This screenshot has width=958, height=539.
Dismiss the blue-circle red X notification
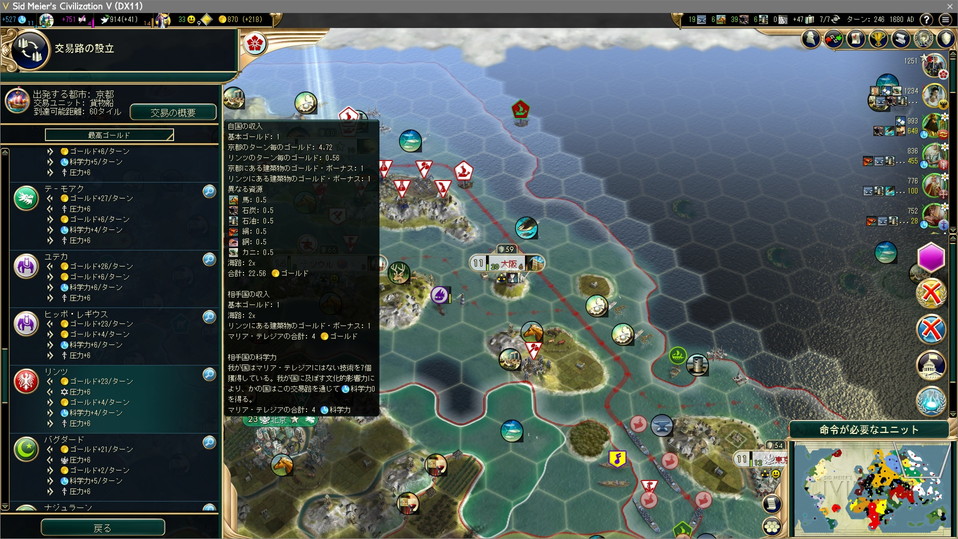tap(931, 327)
